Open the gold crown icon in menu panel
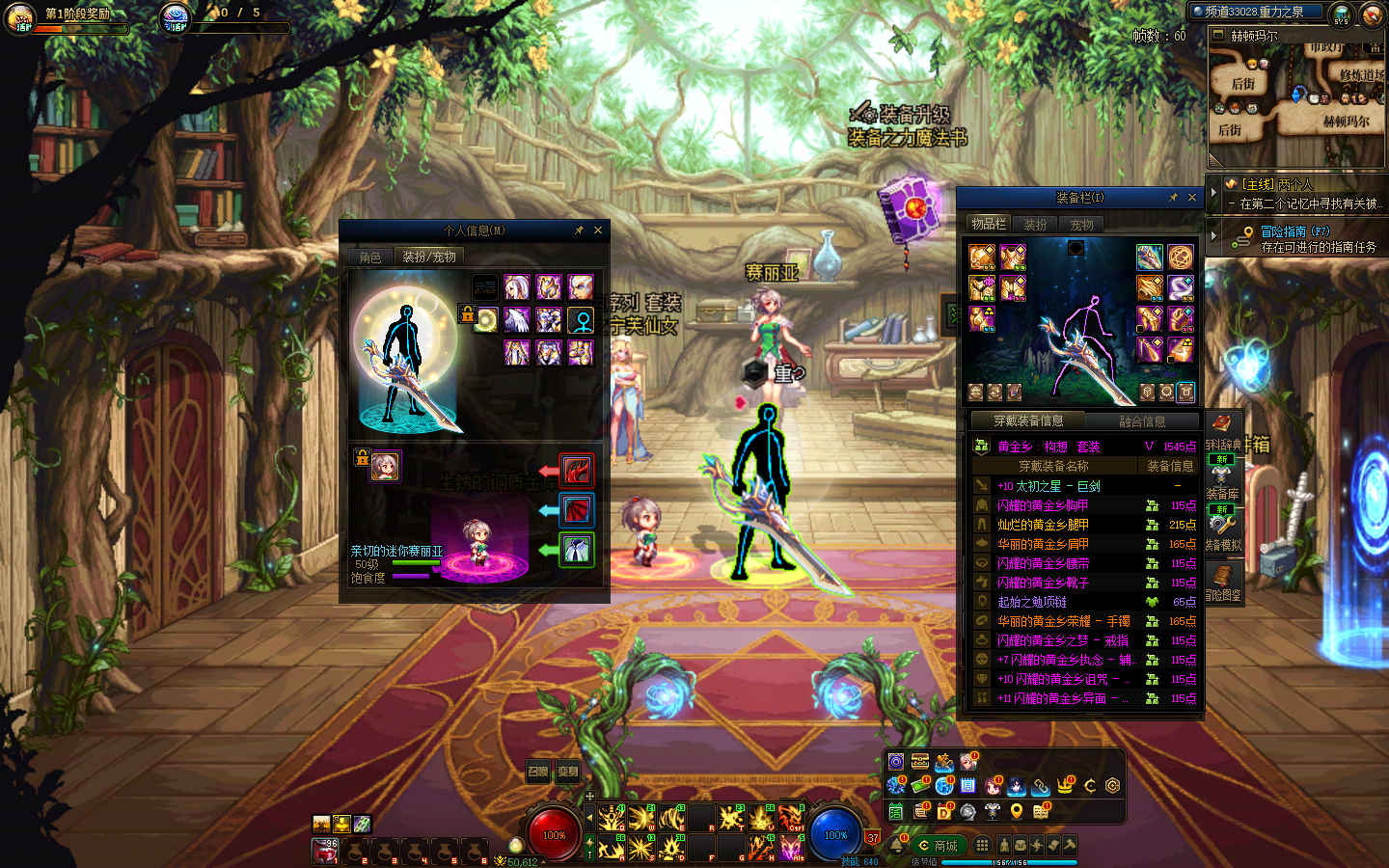 pyautogui.click(x=1065, y=786)
